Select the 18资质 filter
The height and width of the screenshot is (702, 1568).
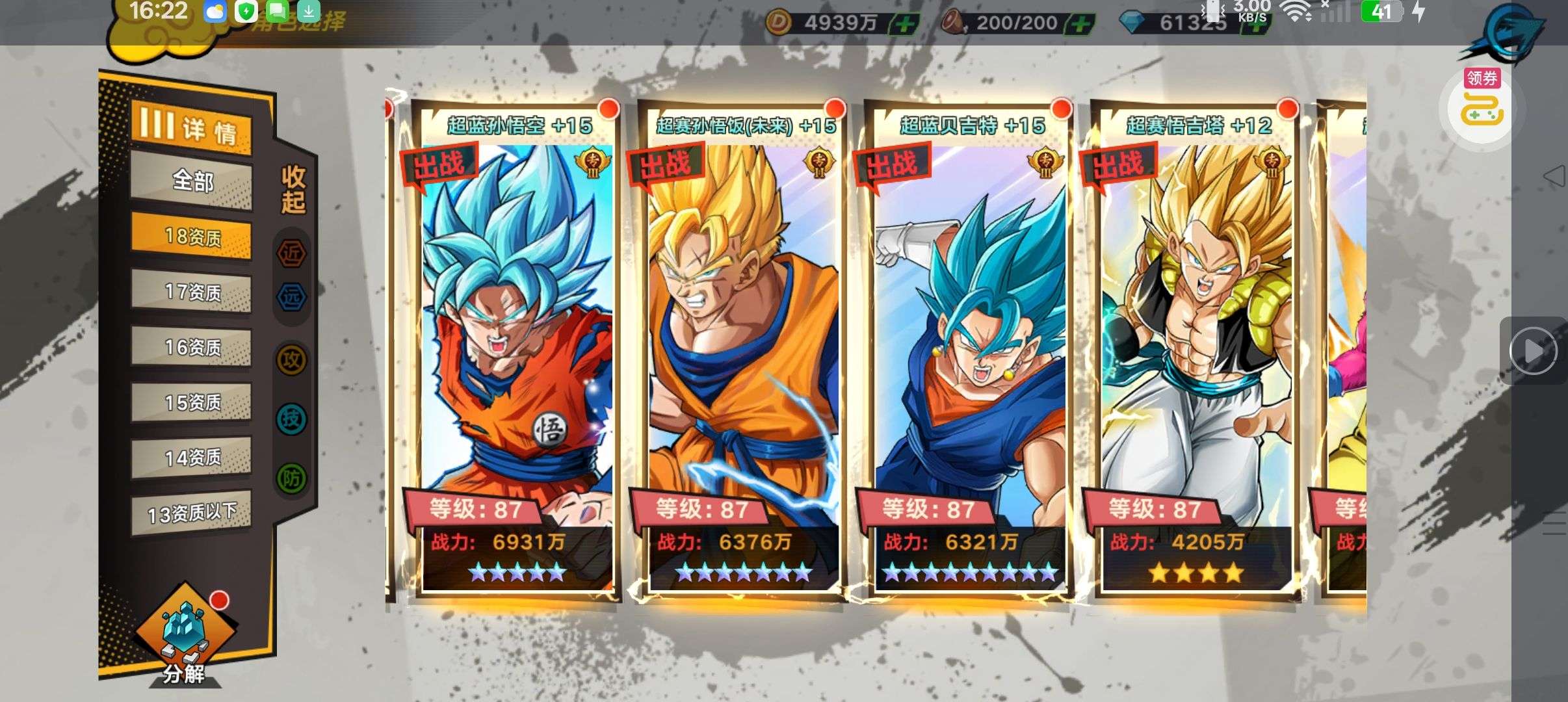click(x=192, y=237)
